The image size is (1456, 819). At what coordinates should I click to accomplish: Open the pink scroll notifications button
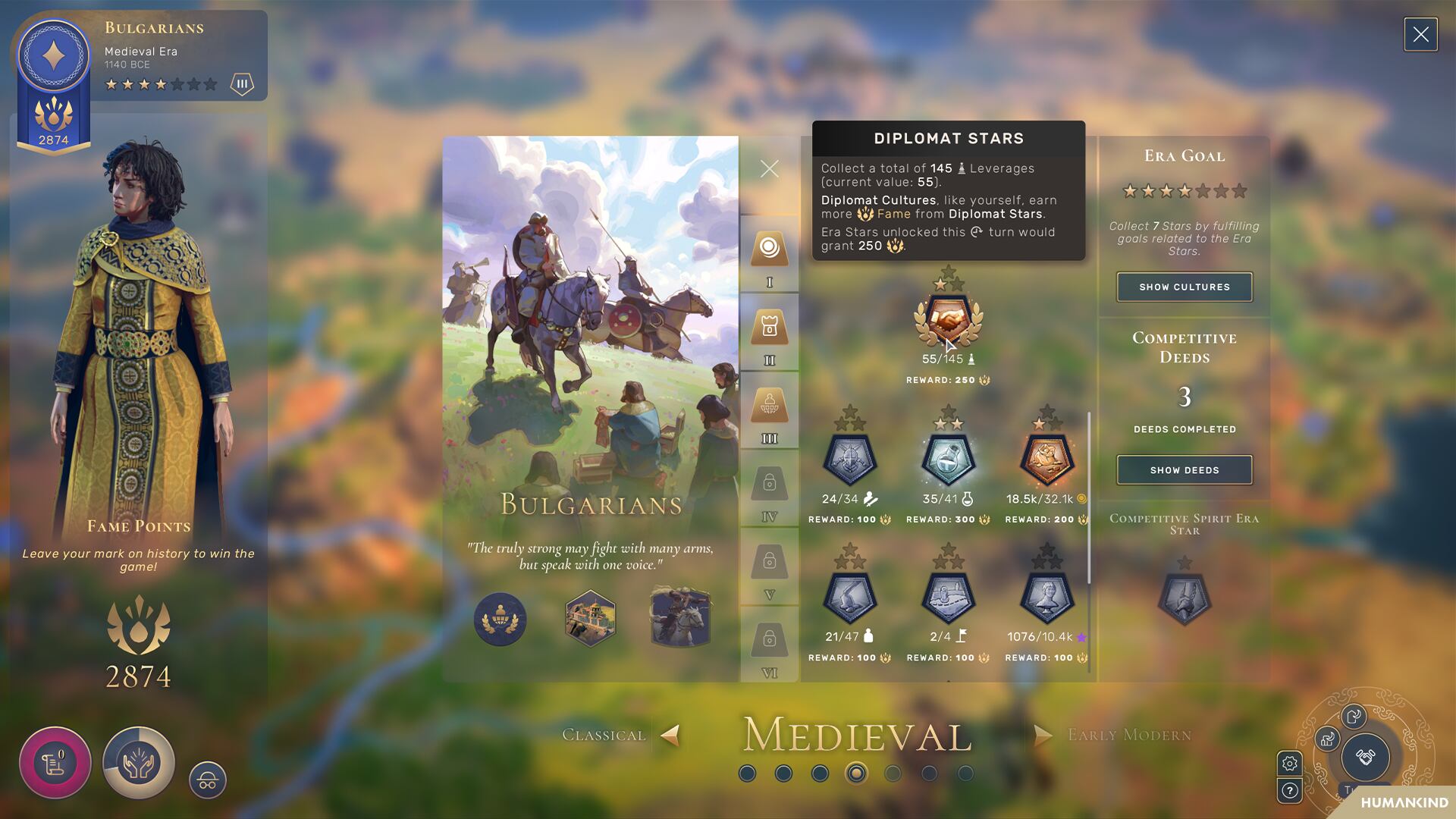click(55, 762)
